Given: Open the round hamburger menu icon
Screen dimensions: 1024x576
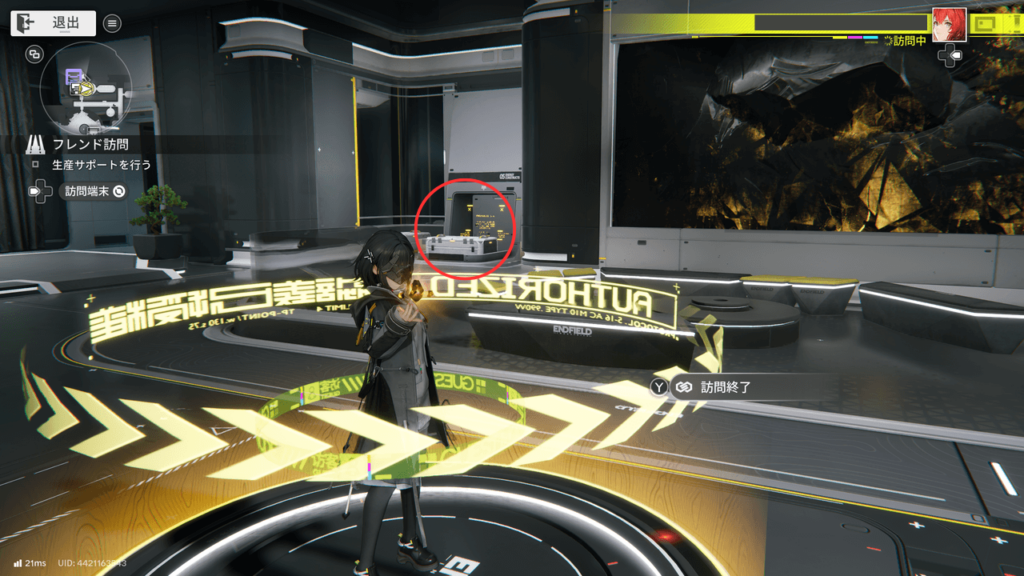Looking at the screenshot, I should coord(112,23).
